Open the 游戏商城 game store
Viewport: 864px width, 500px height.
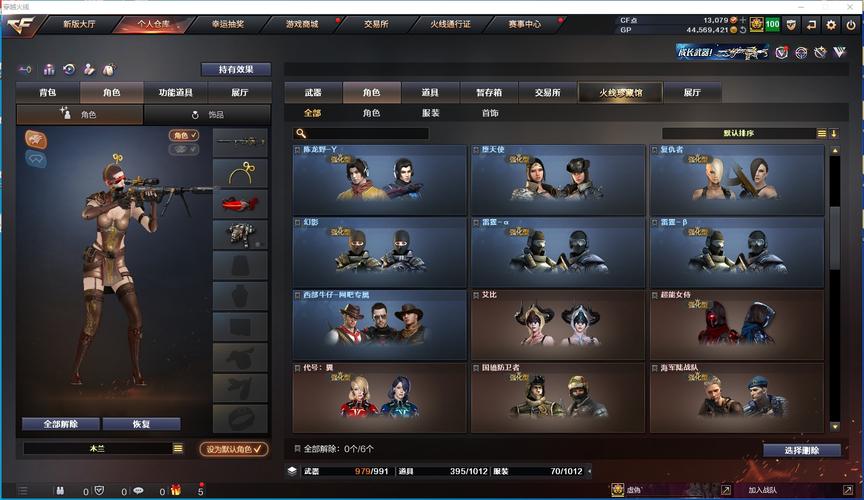[304, 23]
